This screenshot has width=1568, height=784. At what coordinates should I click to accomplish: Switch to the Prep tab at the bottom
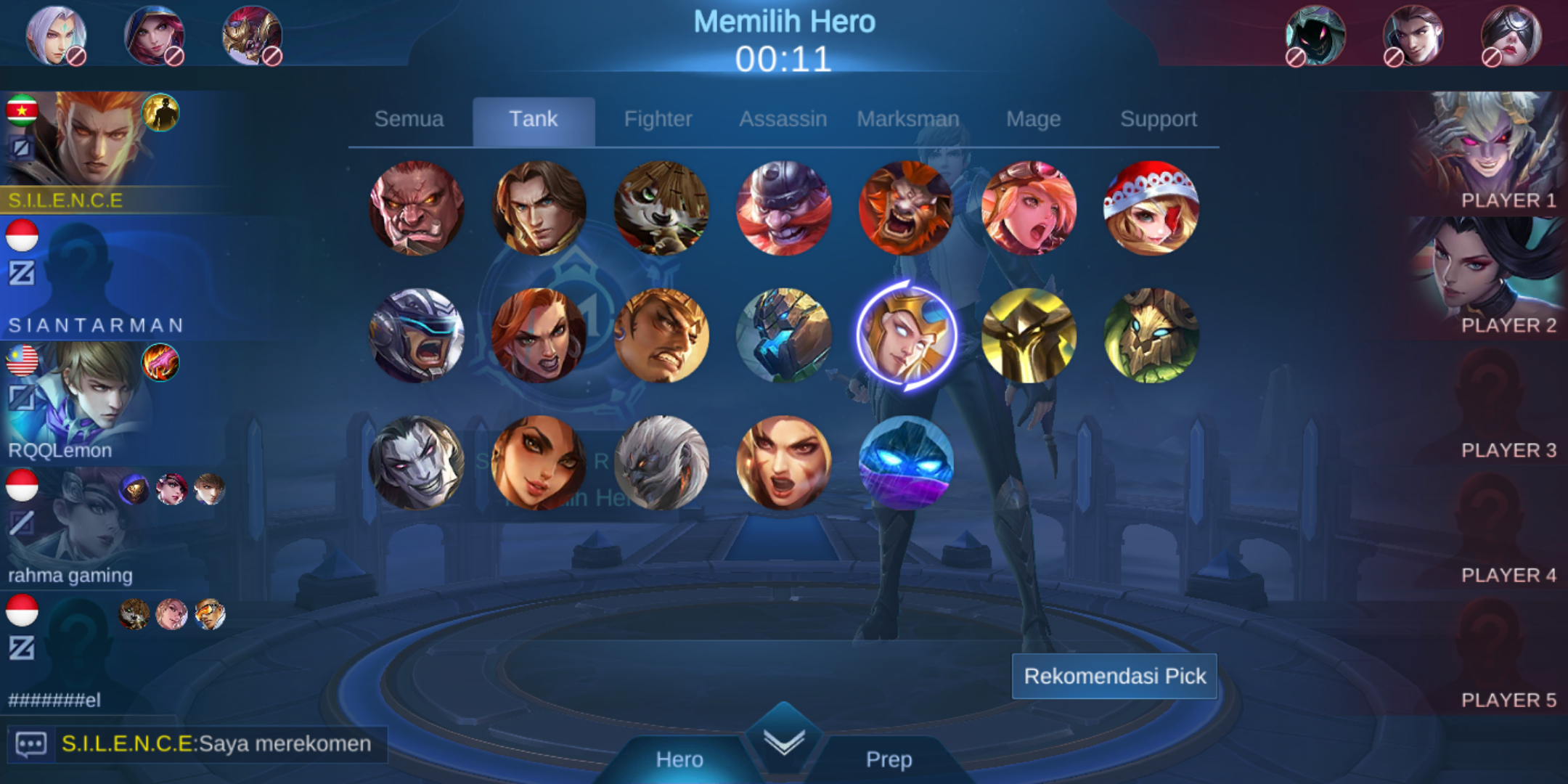(x=889, y=759)
